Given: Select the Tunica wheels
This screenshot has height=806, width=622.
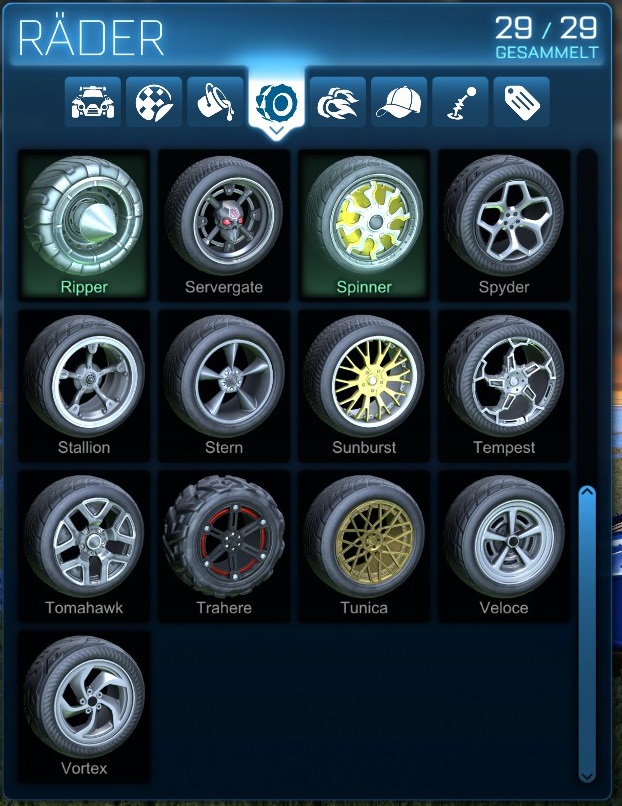Looking at the screenshot, I should pos(364,545).
